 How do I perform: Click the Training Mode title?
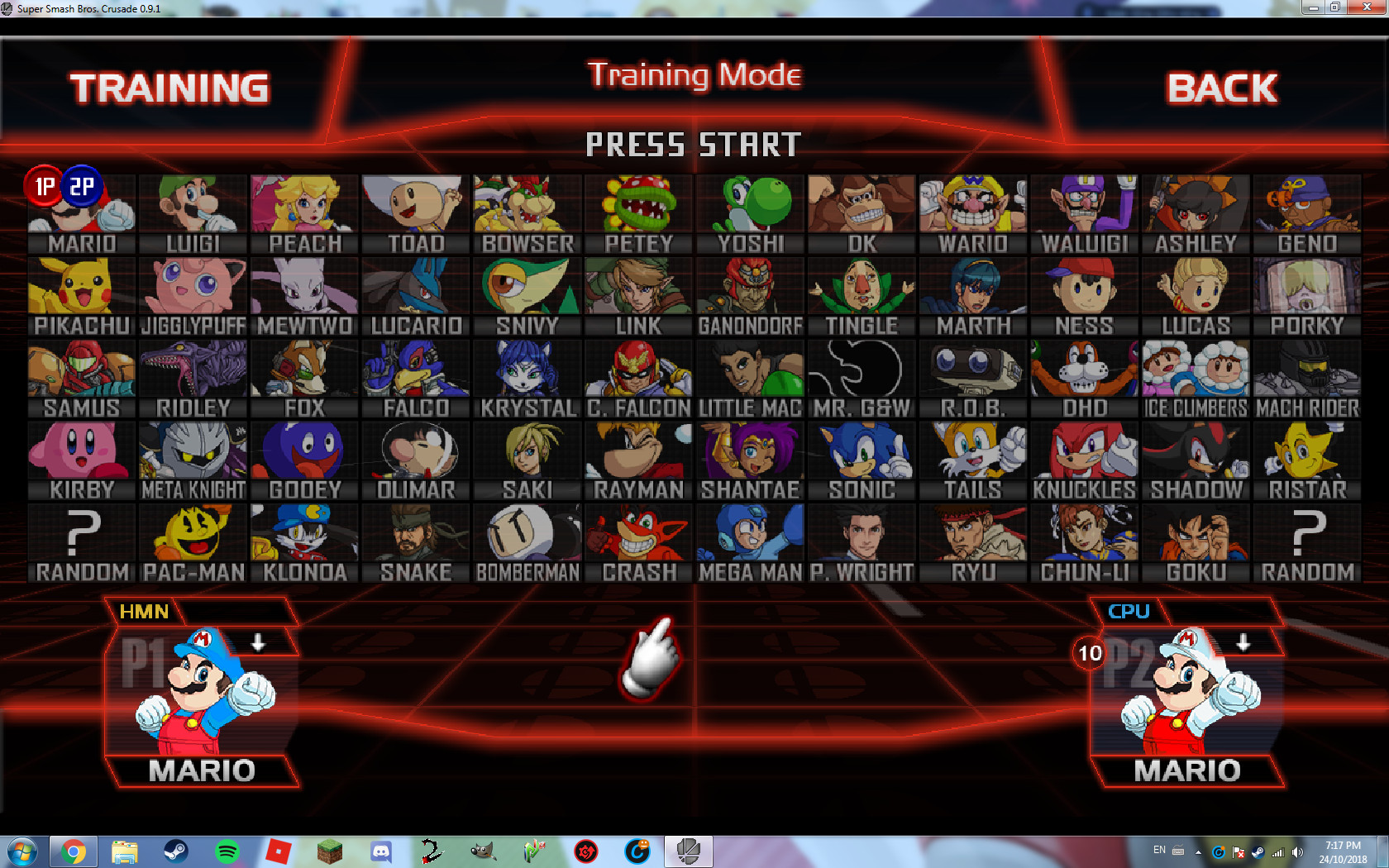[x=694, y=75]
